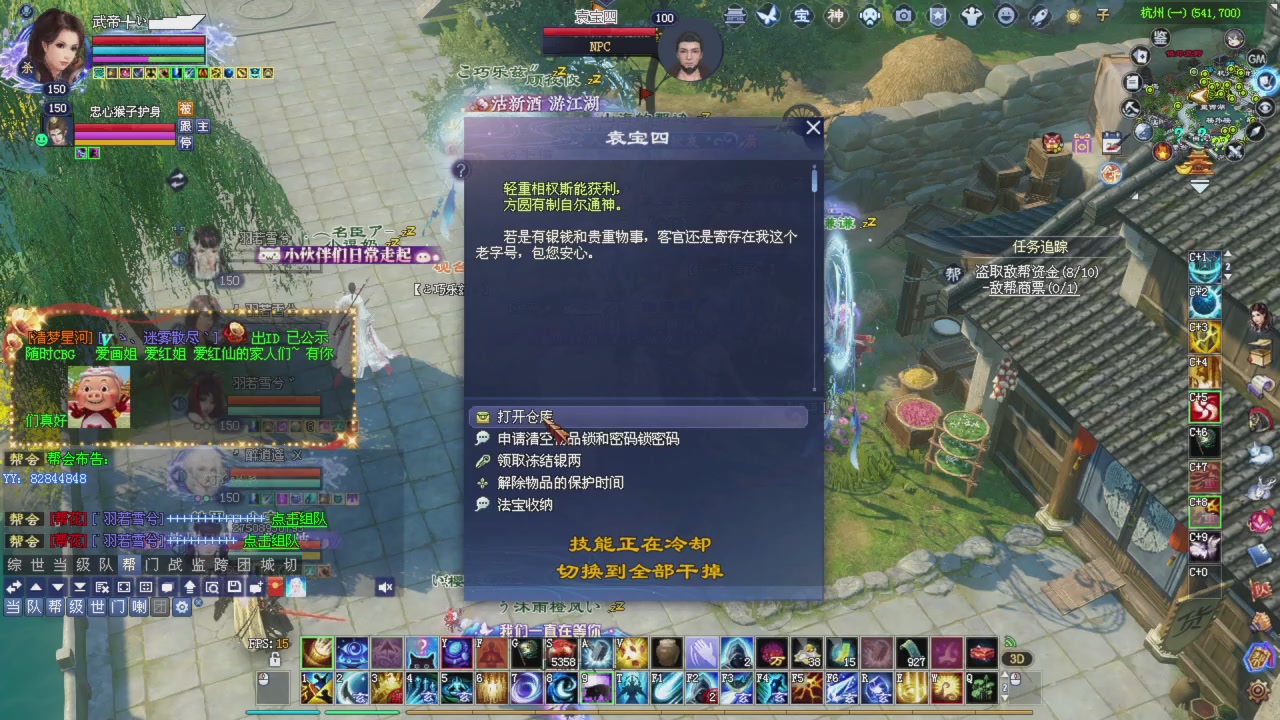Click the 神 deity icon at the top
The width and height of the screenshot is (1280, 720).
[x=835, y=17]
